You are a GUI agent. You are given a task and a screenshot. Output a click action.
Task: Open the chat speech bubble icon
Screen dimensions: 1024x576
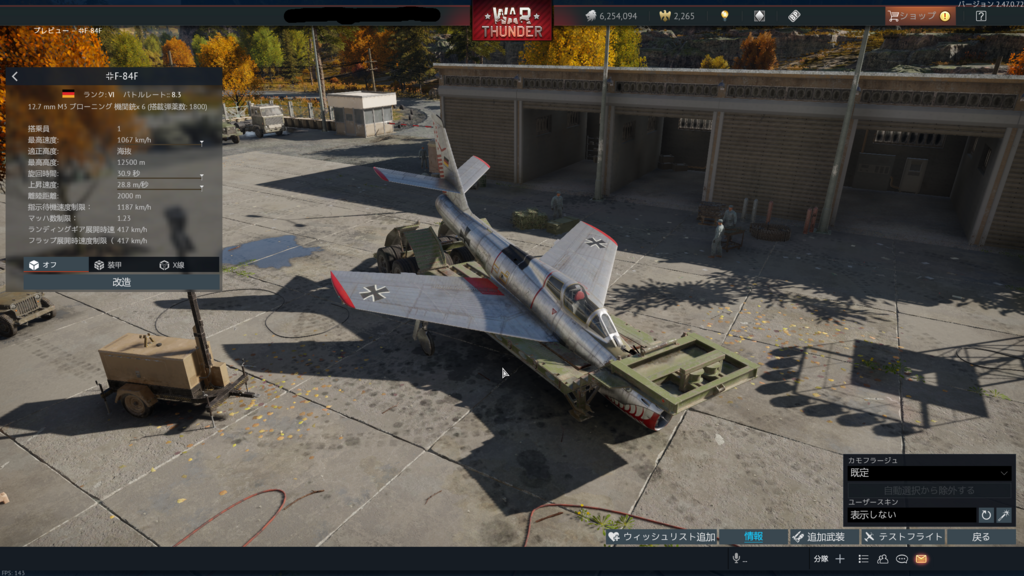[x=902, y=559]
